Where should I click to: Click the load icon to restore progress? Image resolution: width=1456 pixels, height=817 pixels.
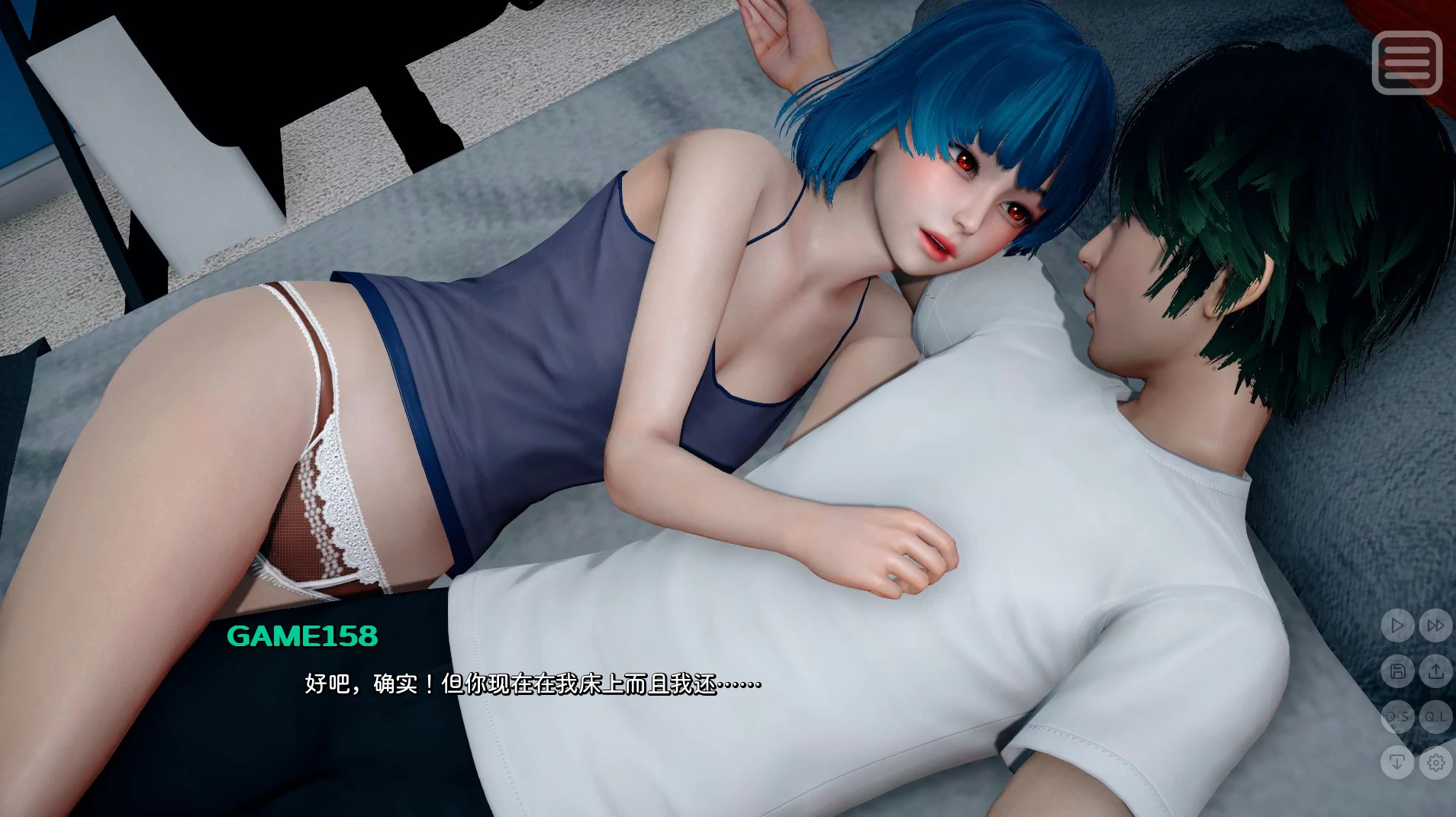(x=1435, y=672)
